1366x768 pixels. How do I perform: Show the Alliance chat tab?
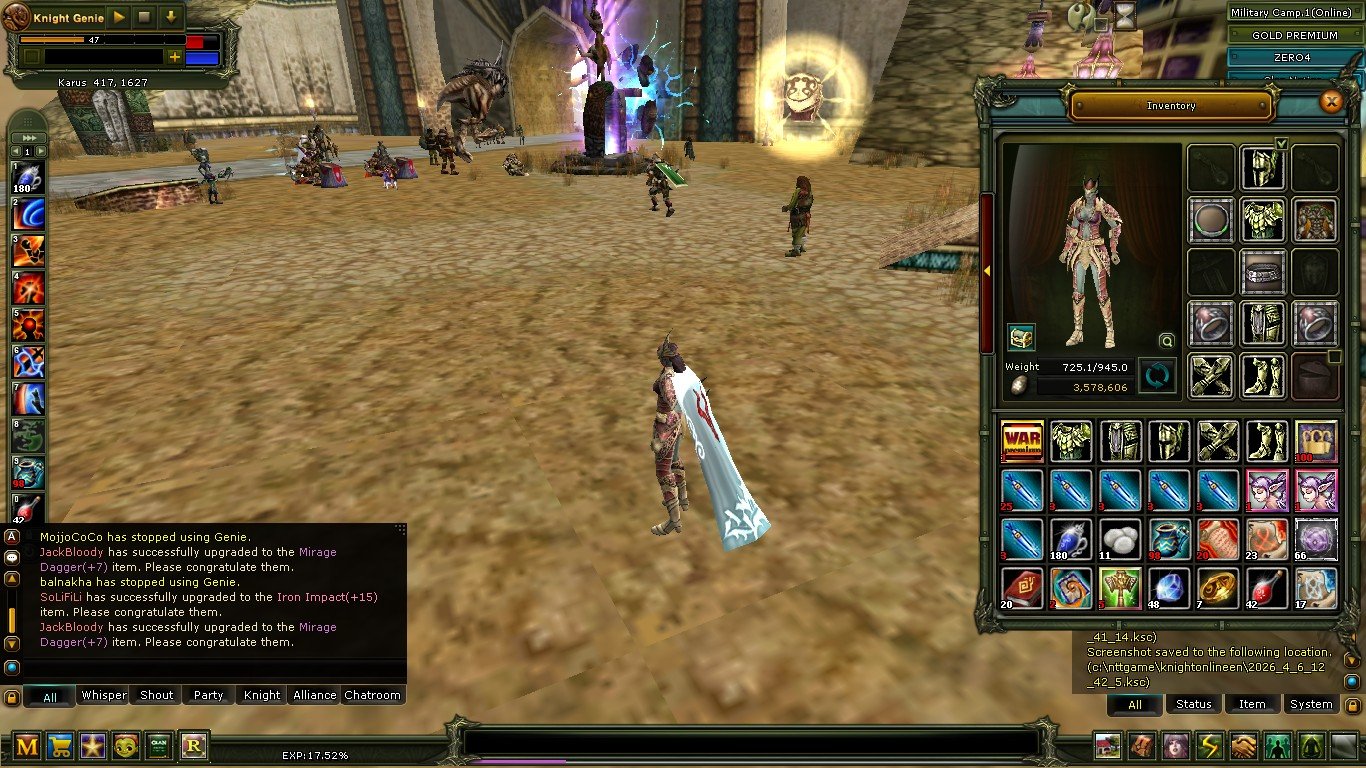click(314, 695)
